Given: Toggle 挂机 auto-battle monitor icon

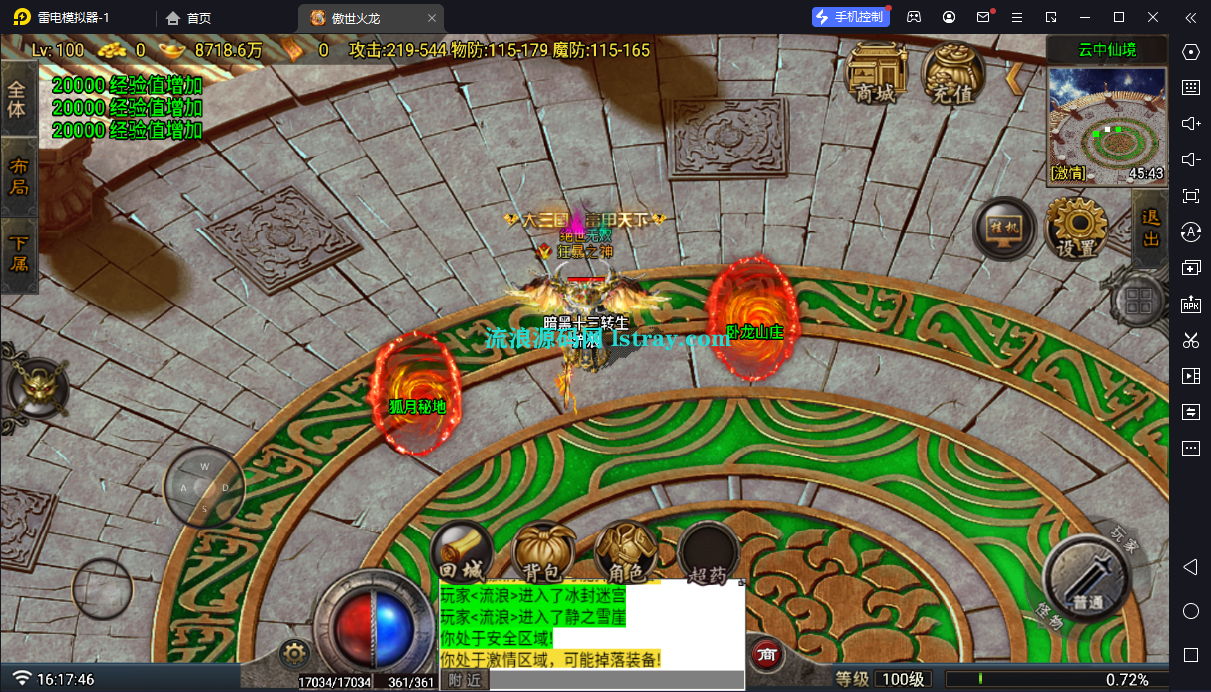Looking at the screenshot, I should [x=1003, y=229].
